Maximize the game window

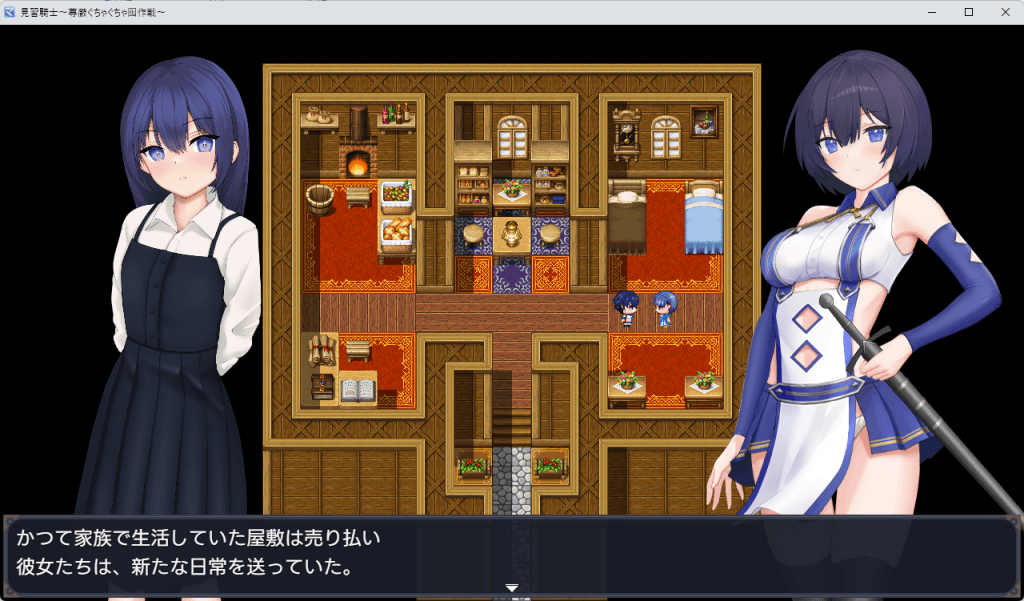coord(968,12)
